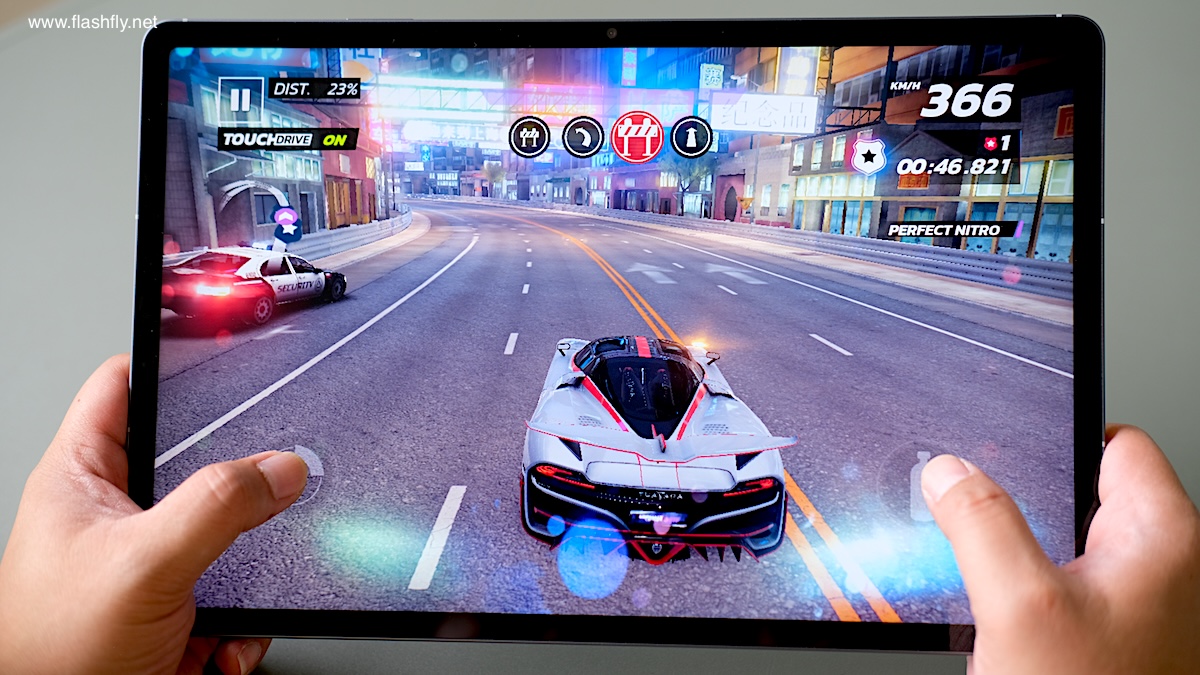Choose the straight-ahead arrow route icon

tap(691, 137)
